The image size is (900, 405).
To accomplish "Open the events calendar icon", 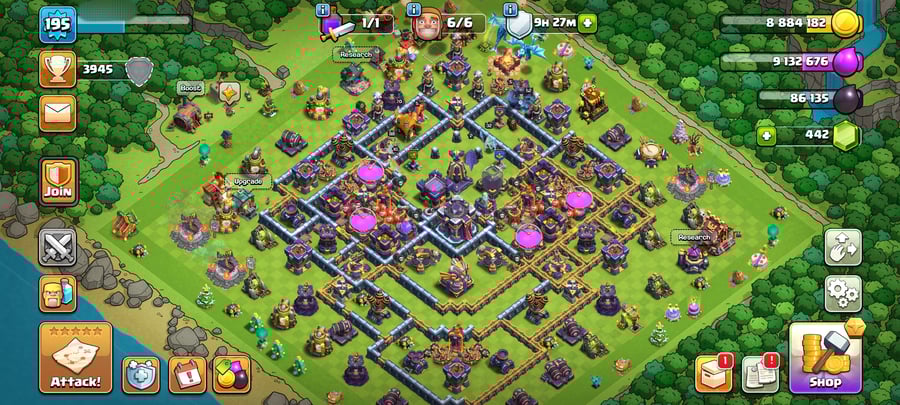I will tap(187, 374).
